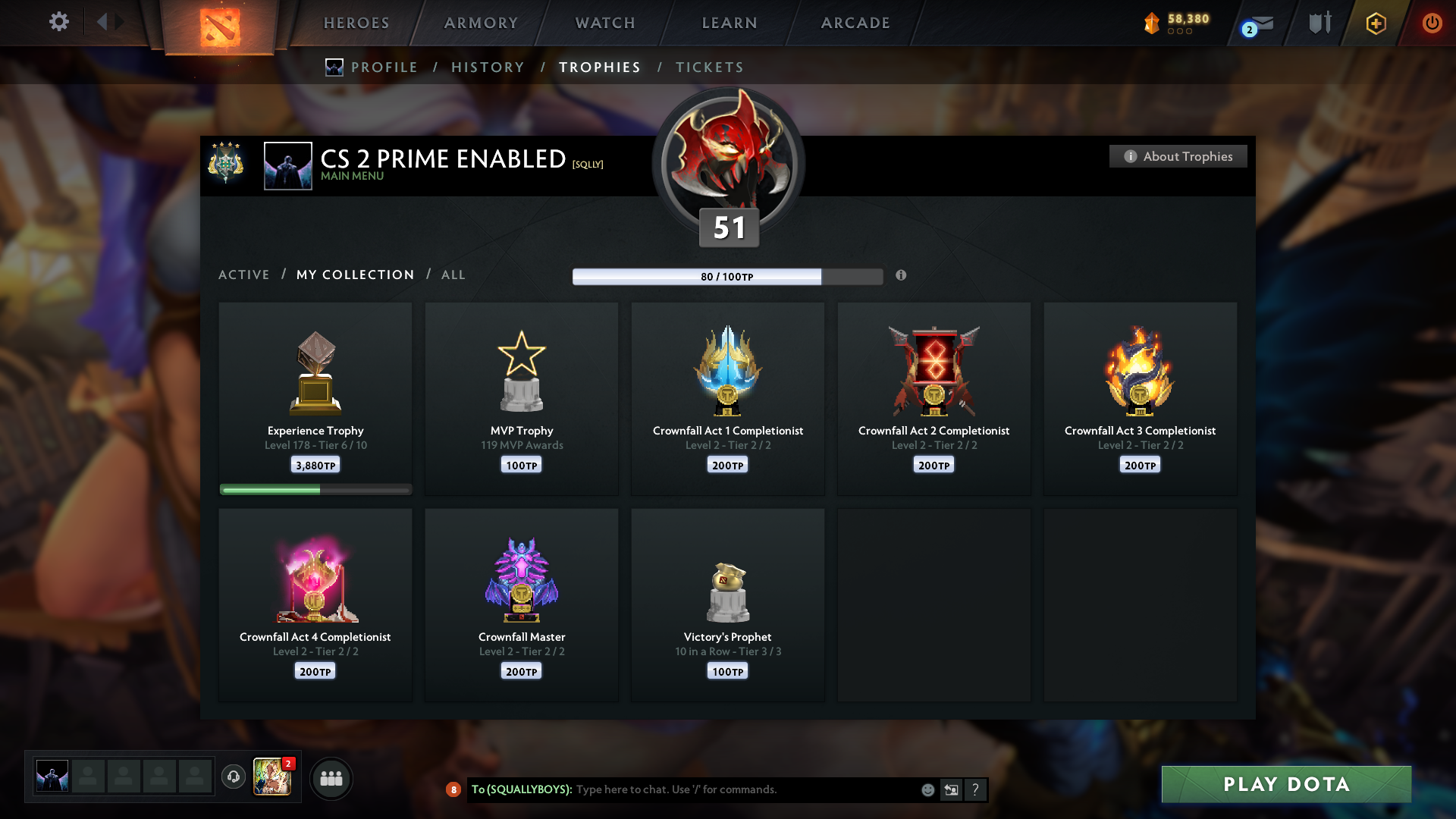Viewport: 1456px width, 819px height.
Task: Click the PLAY DOTA button
Action: coord(1285,785)
